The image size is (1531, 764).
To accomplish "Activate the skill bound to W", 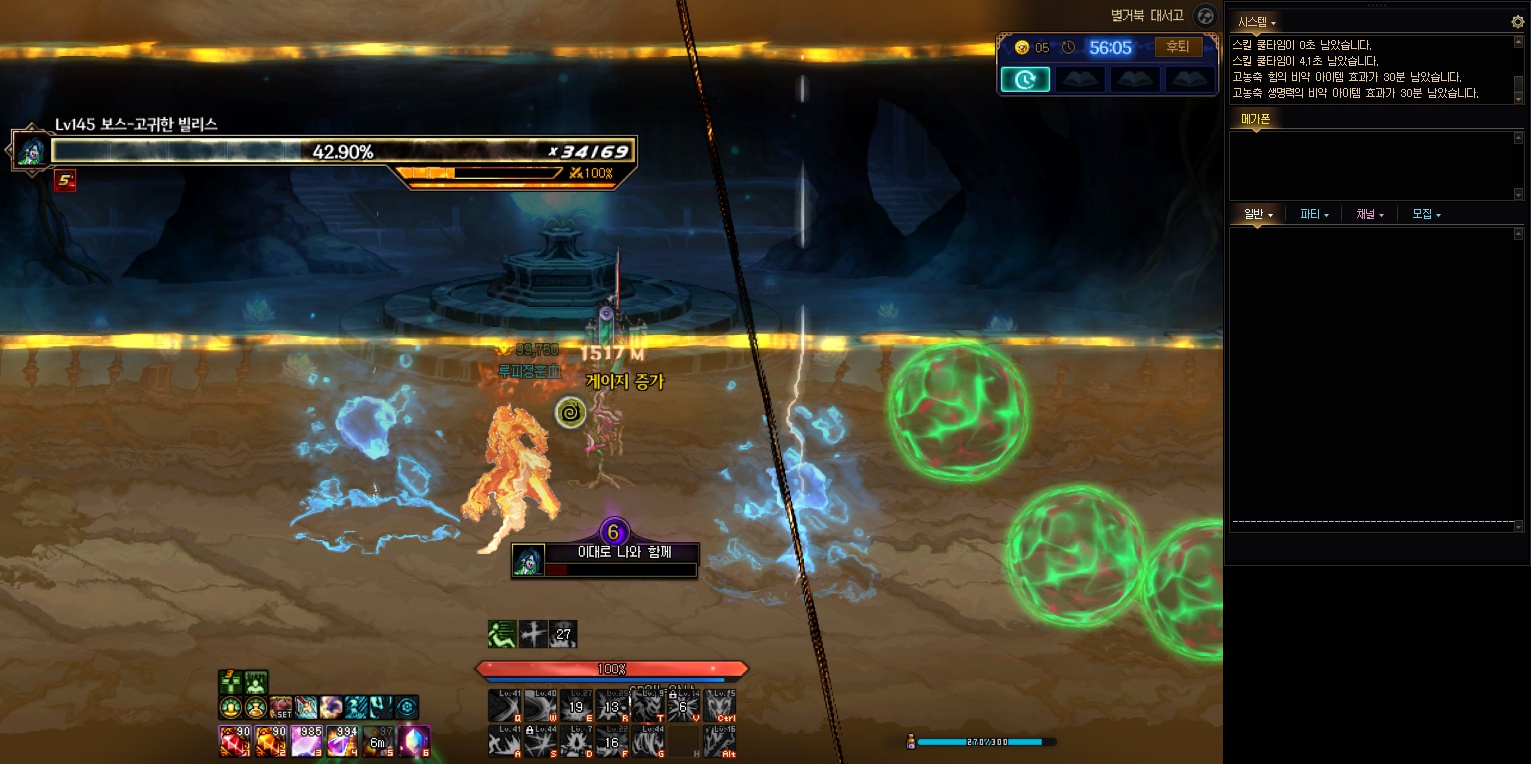I will [x=540, y=705].
